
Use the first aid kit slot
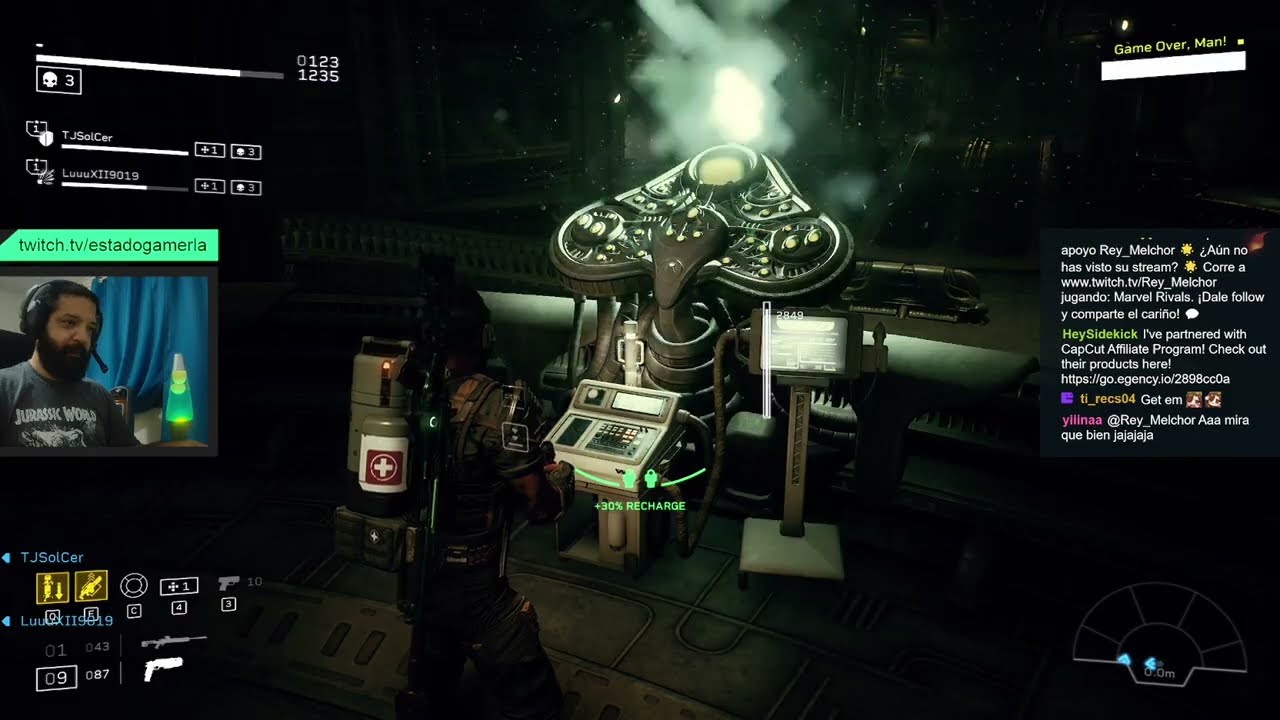point(179,586)
